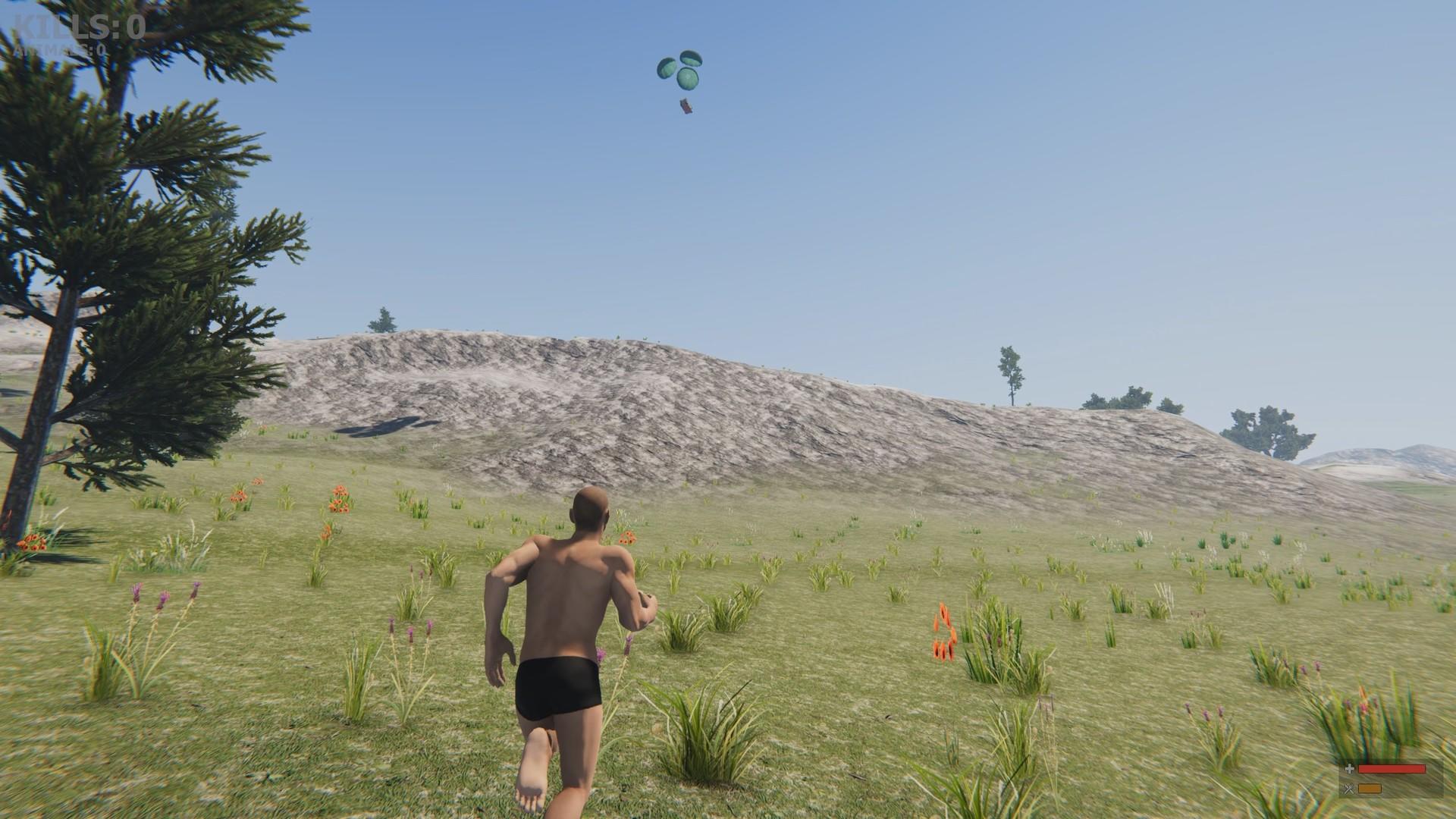Click the plus-shaped health icon
Screen dimensions: 1456x819
tap(1350, 769)
